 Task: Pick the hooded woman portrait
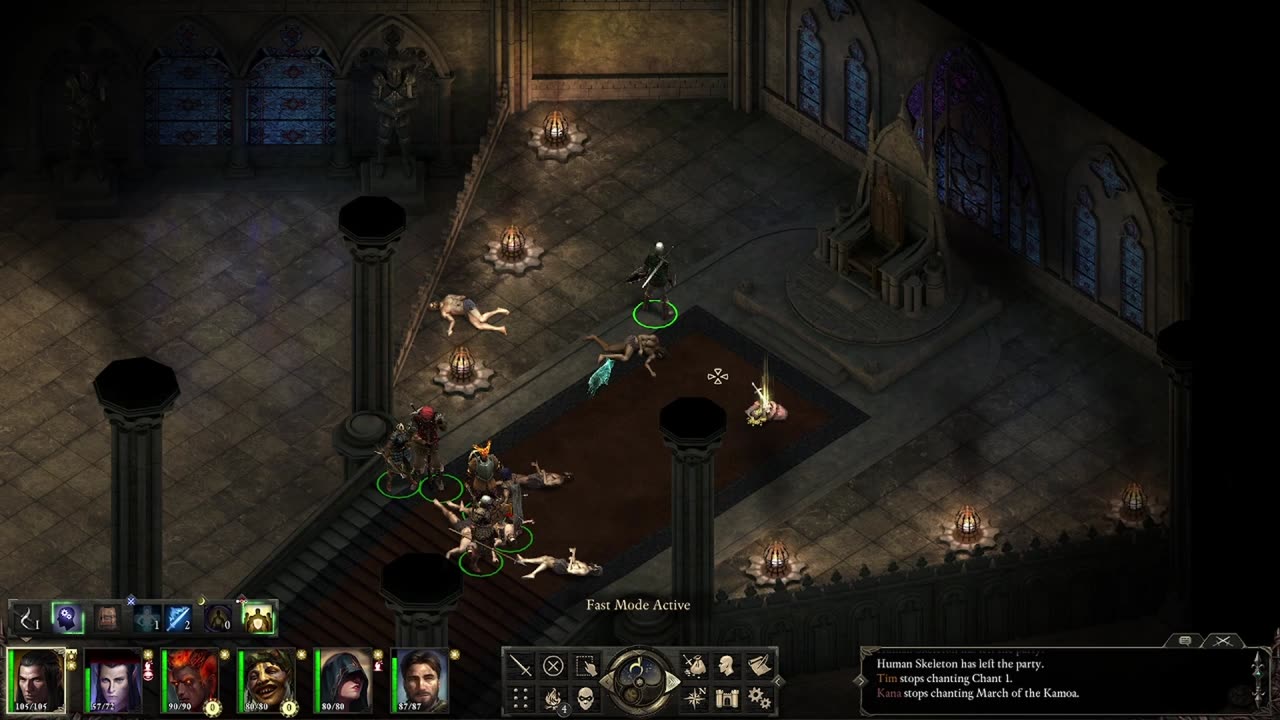(x=343, y=679)
